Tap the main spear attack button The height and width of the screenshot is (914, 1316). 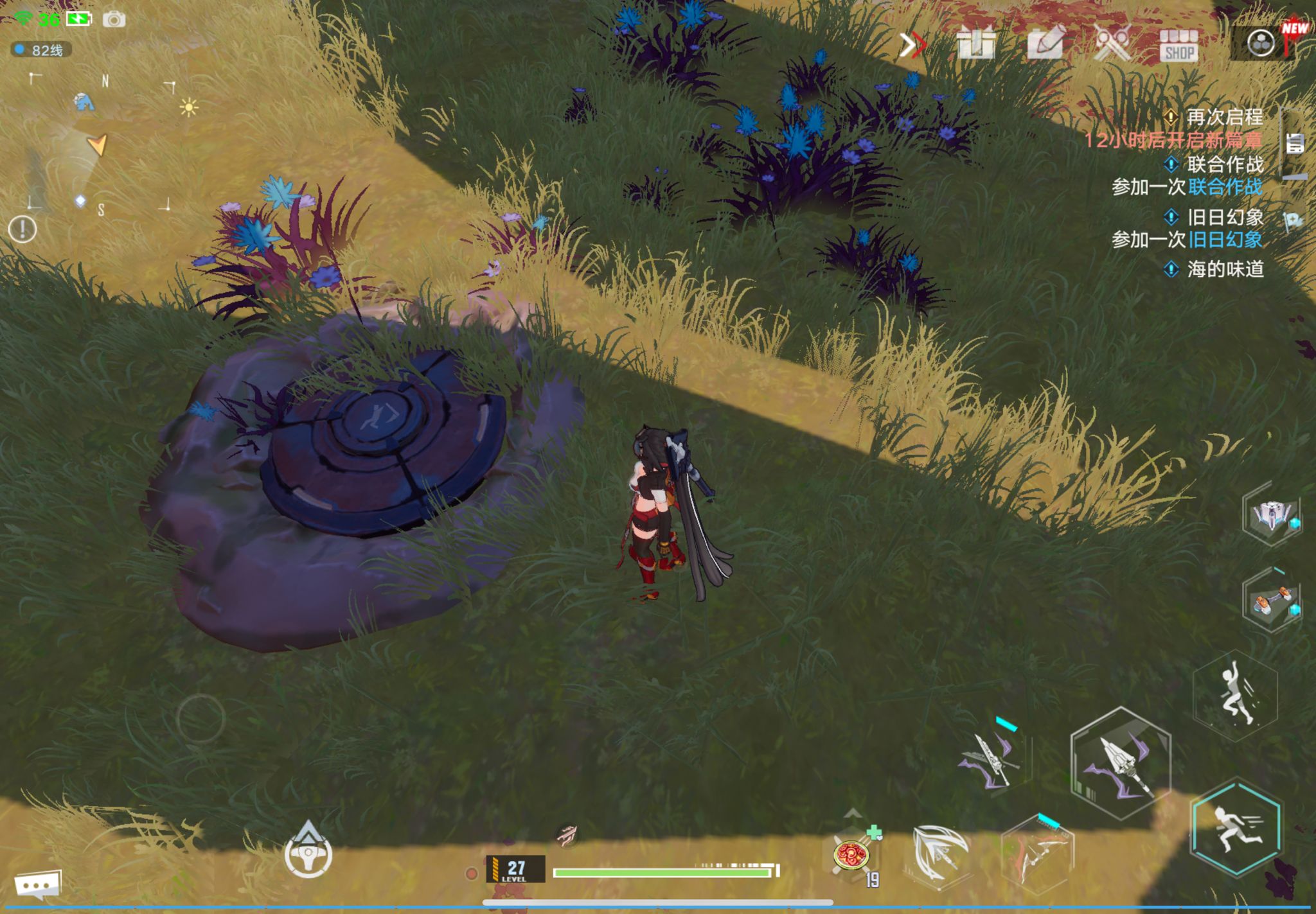[1121, 763]
